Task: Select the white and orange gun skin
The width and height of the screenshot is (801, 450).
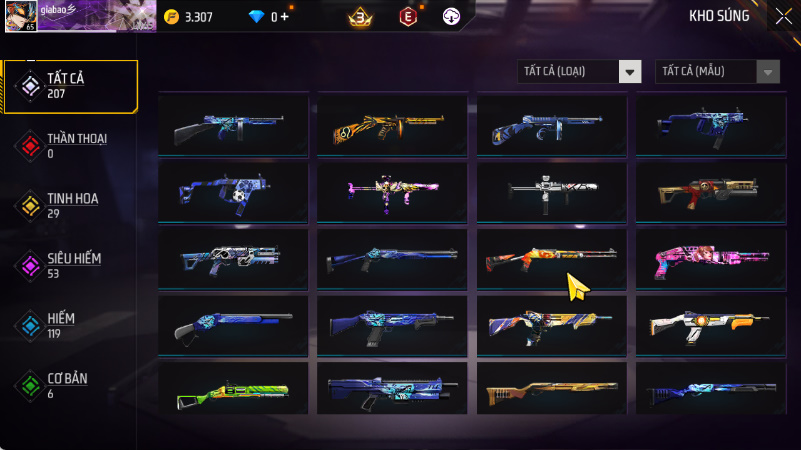Action: [x=711, y=325]
